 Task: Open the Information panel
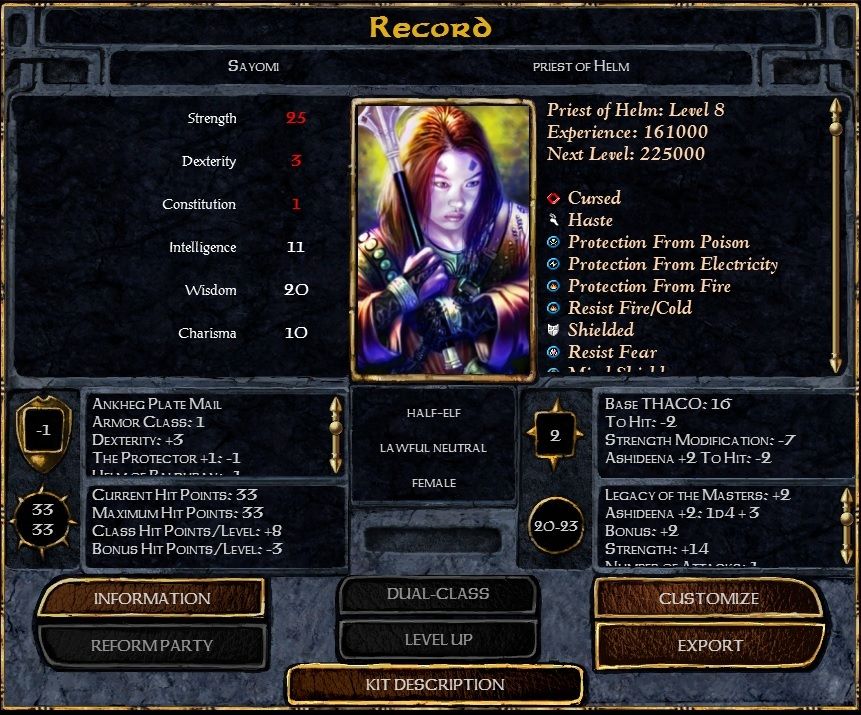tap(152, 598)
